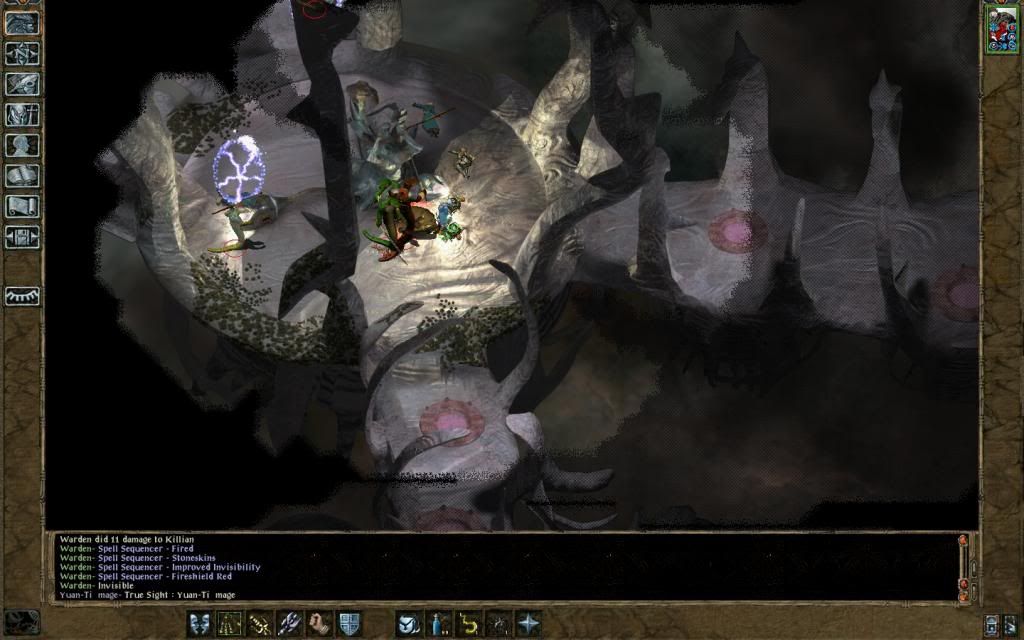
Task: Equip the double-bladed axe weapon slot
Action: [x=289, y=623]
